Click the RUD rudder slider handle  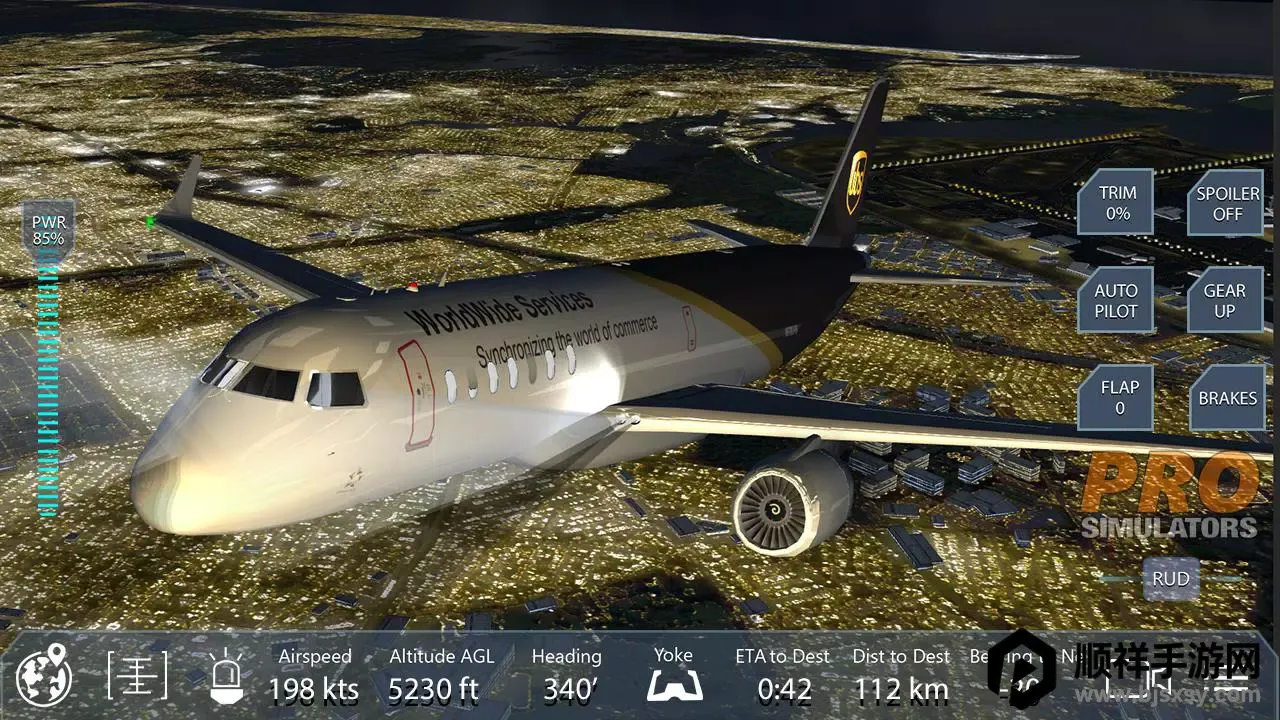coord(1170,578)
